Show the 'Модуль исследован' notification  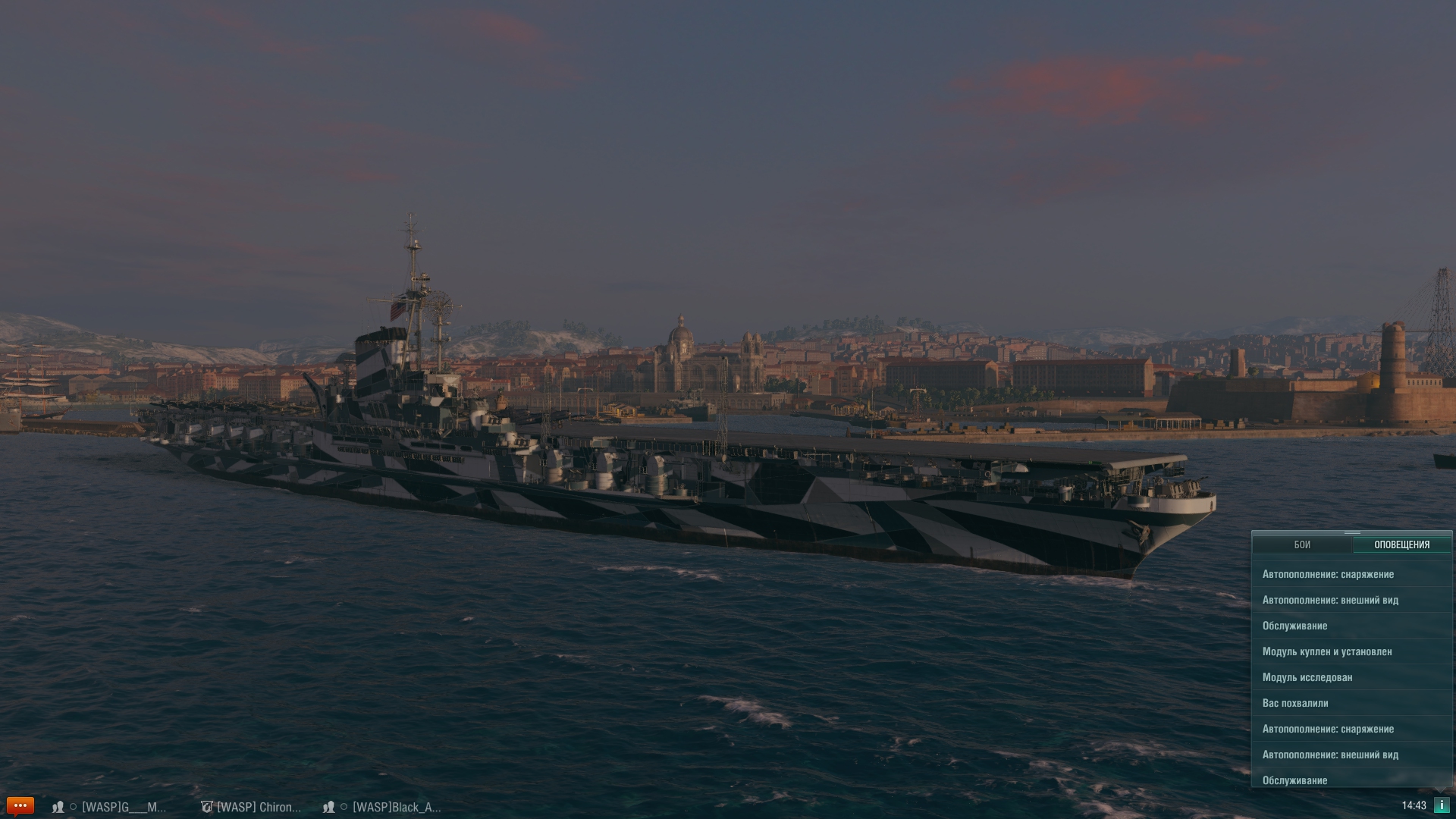(x=1307, y=677)
